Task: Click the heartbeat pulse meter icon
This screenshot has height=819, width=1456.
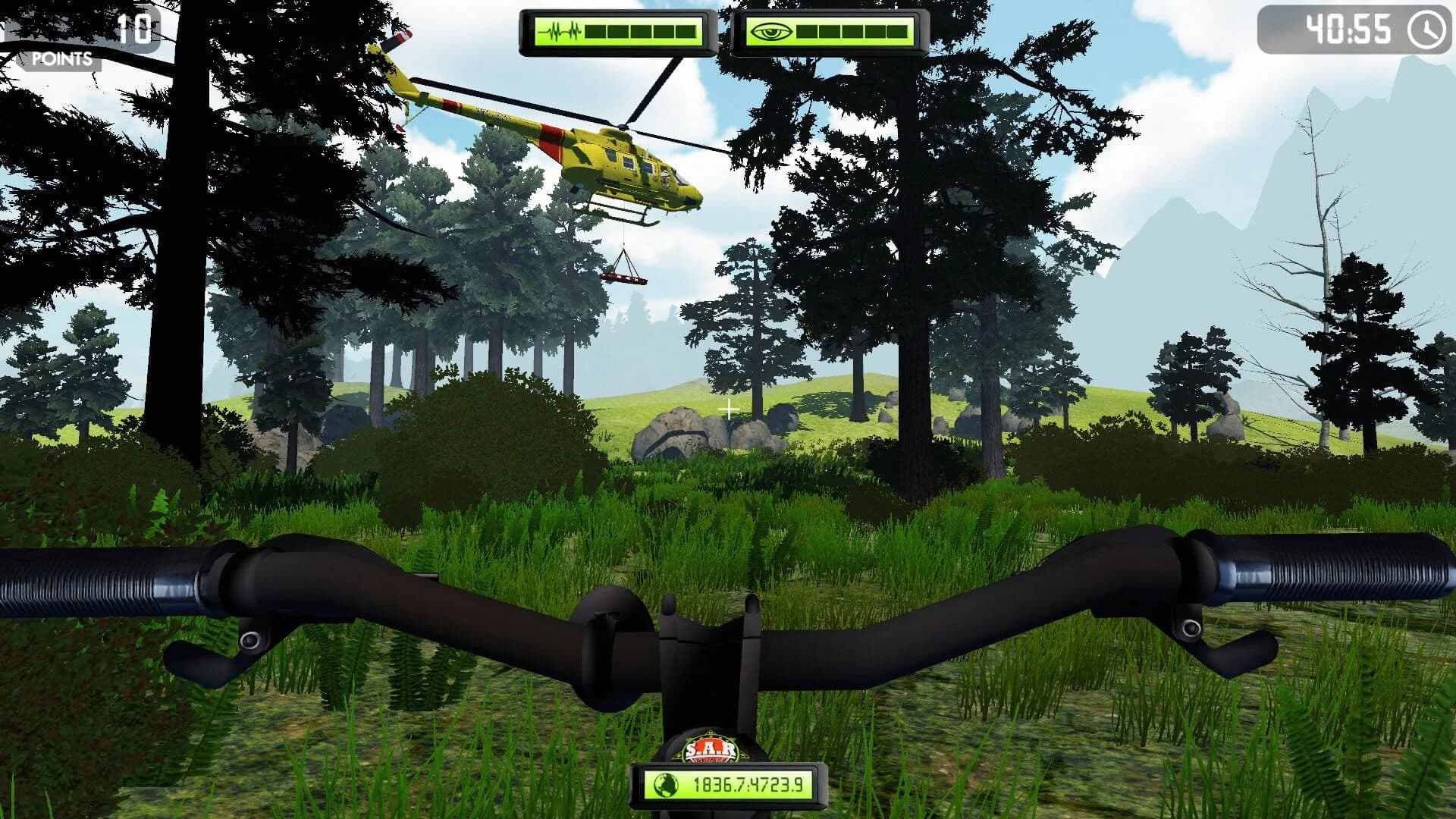Action: click(x=561, y=32)
